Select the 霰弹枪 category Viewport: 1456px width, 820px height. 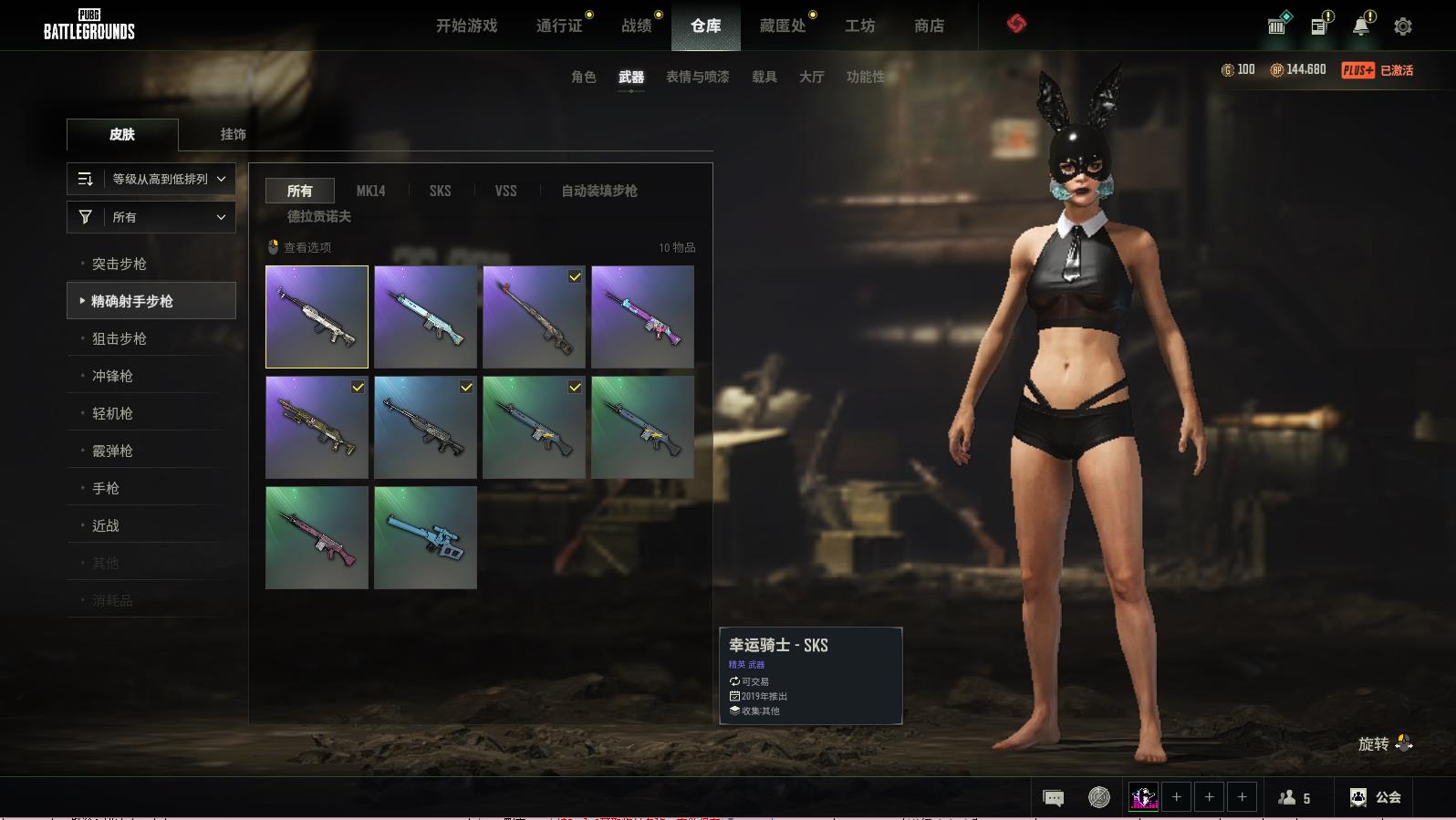[x=113, y=451]
